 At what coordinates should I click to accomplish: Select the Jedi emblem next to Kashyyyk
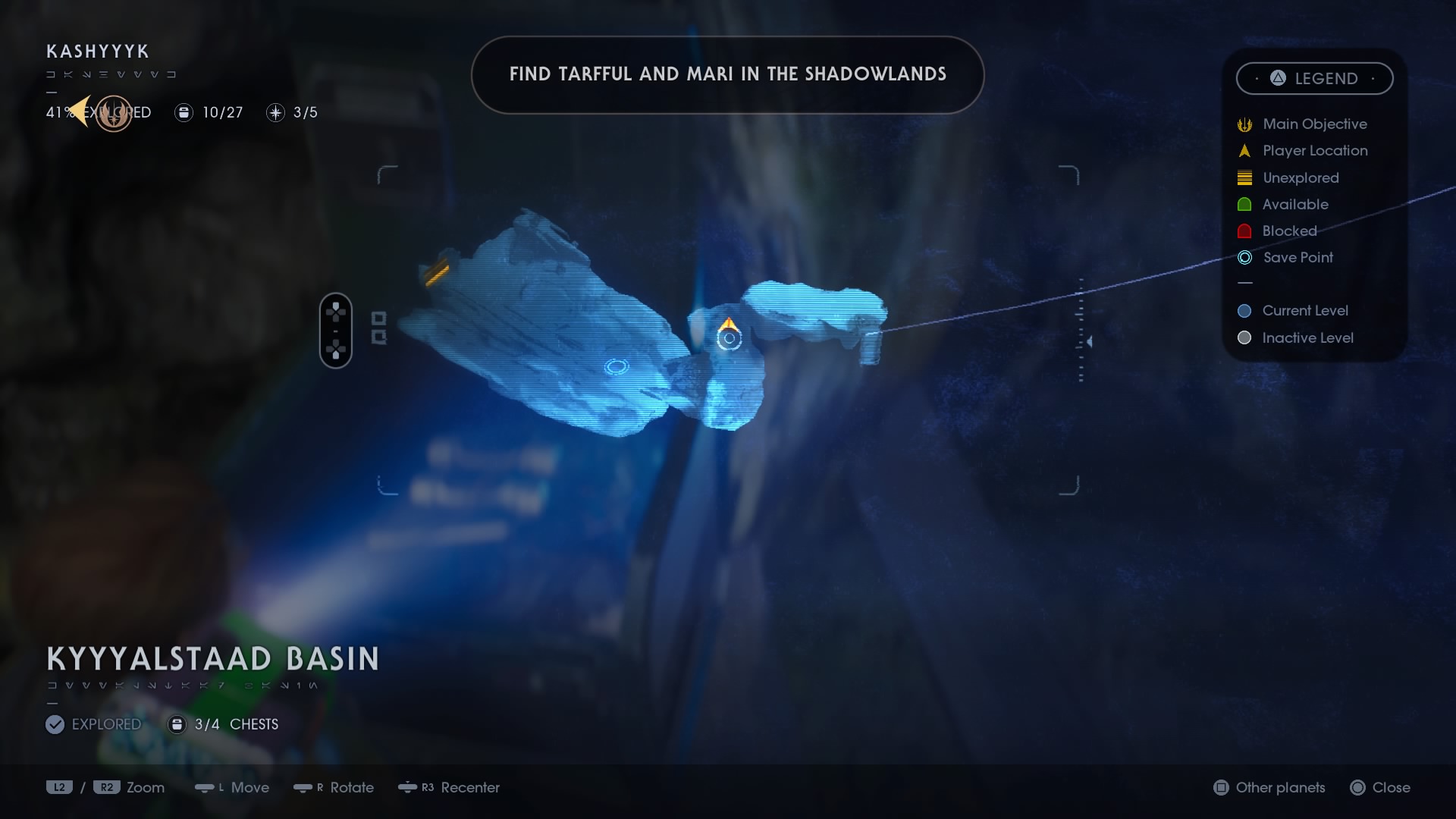[114, 112]
